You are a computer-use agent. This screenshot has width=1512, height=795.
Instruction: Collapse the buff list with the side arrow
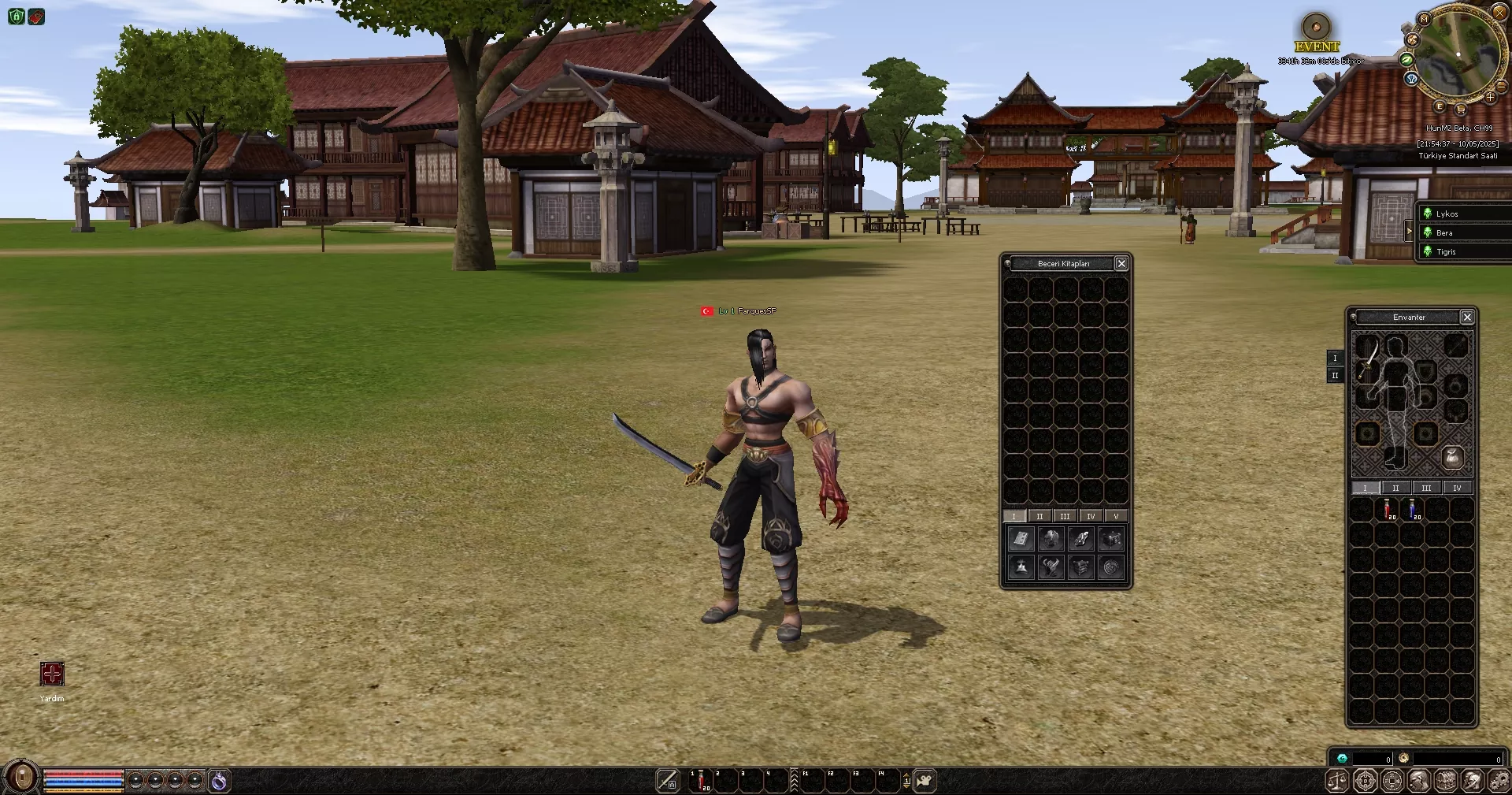(1410, 231)
